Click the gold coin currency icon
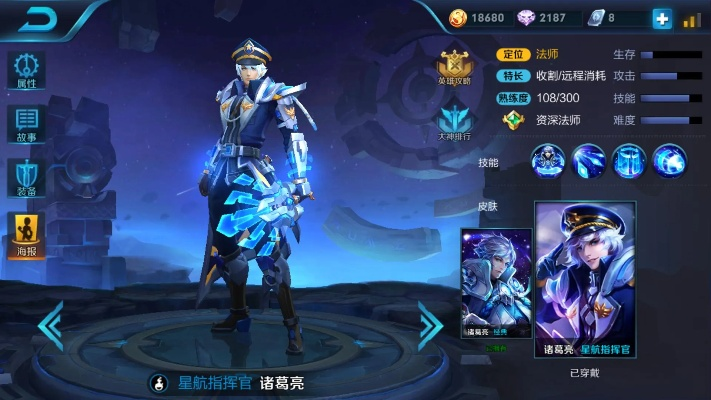 [457, 18]
